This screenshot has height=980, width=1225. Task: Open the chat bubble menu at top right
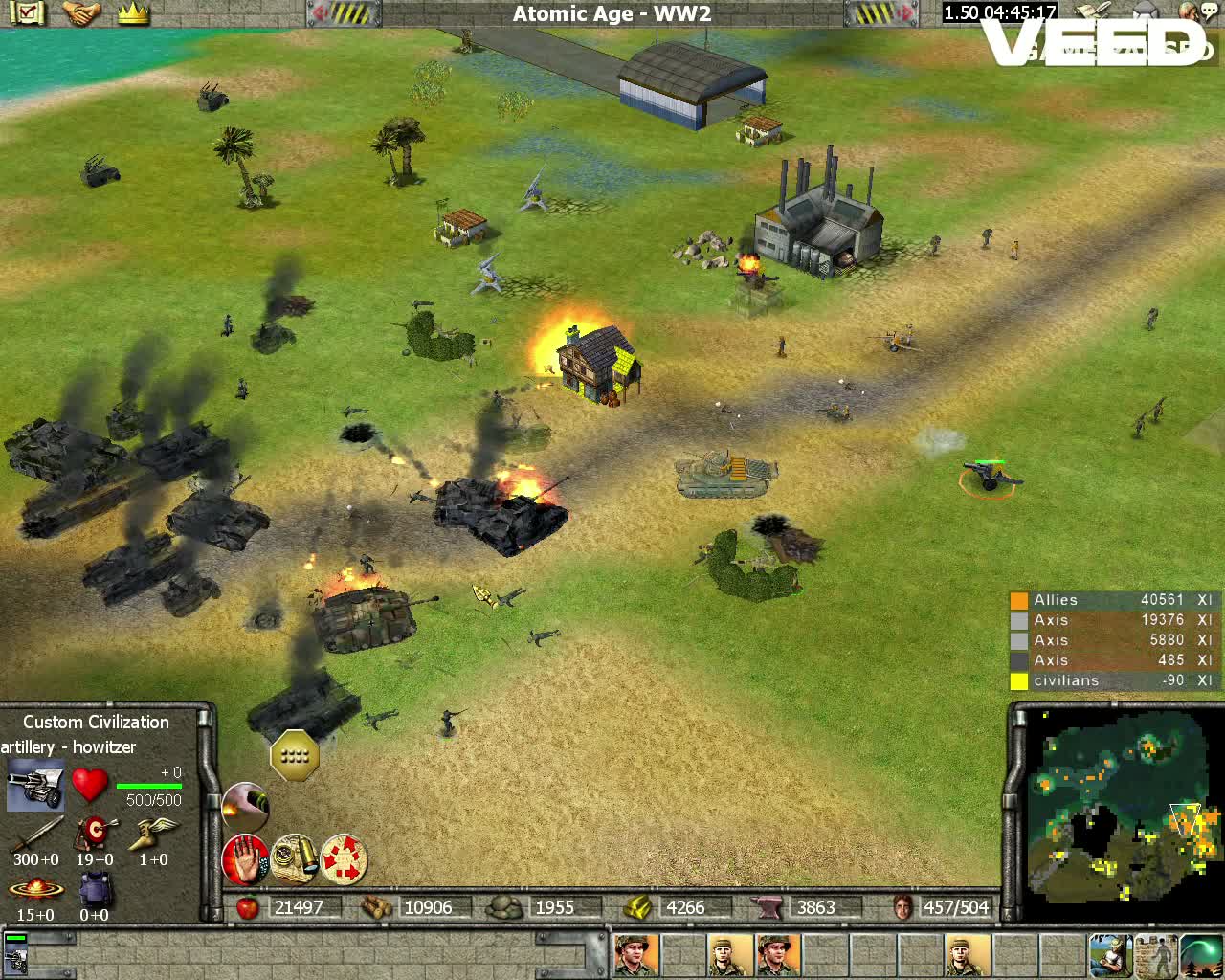(1208, 10)
